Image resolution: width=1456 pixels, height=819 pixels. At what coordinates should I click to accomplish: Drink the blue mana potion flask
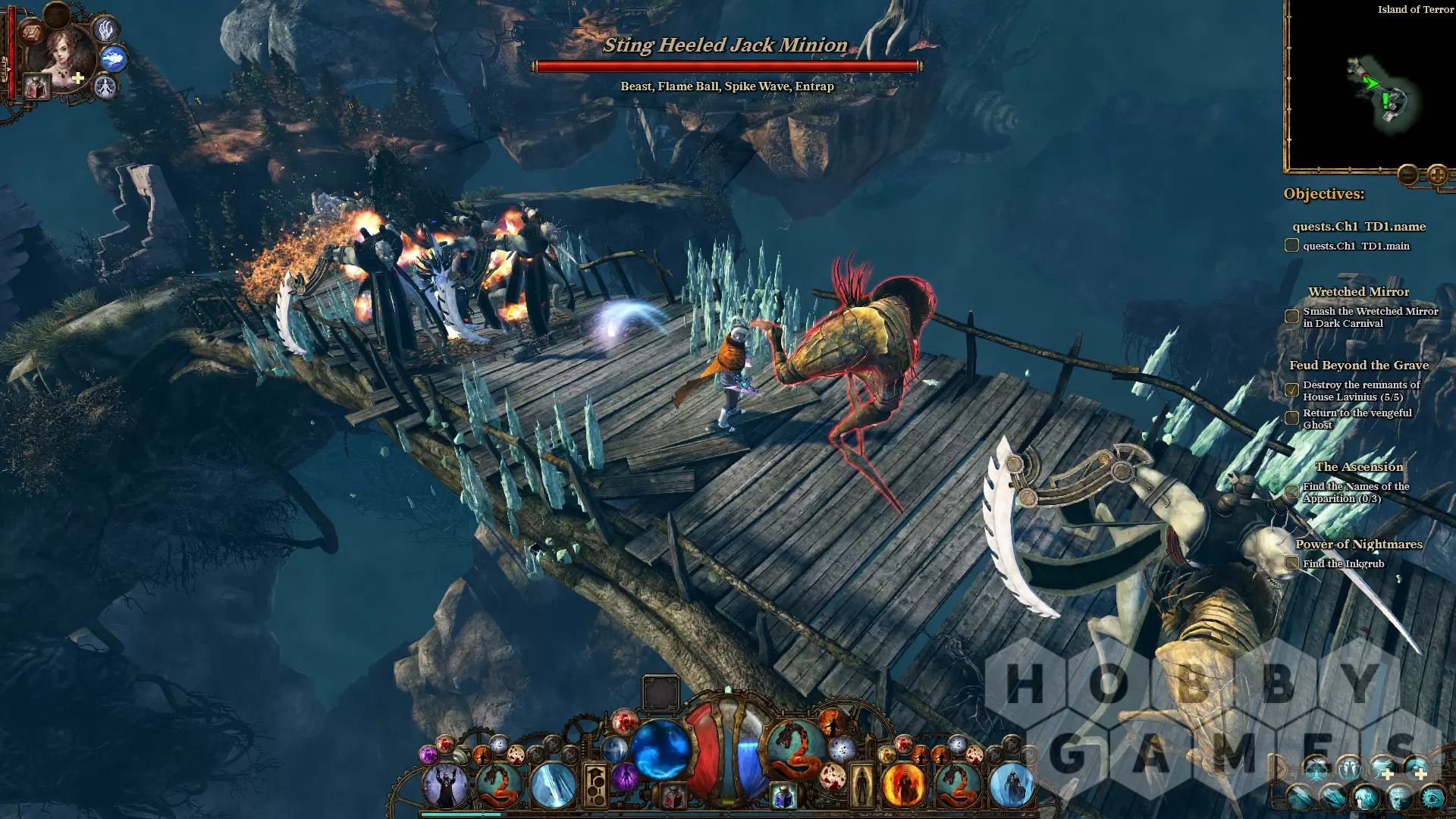(783, 796)
